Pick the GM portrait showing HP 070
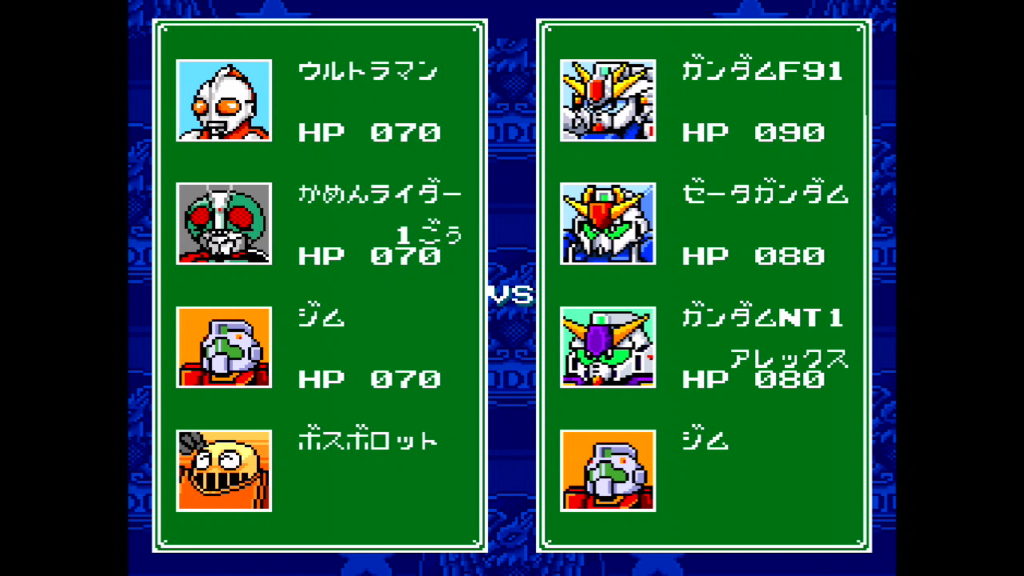1024x576 pixels. [x=224, y=347]
